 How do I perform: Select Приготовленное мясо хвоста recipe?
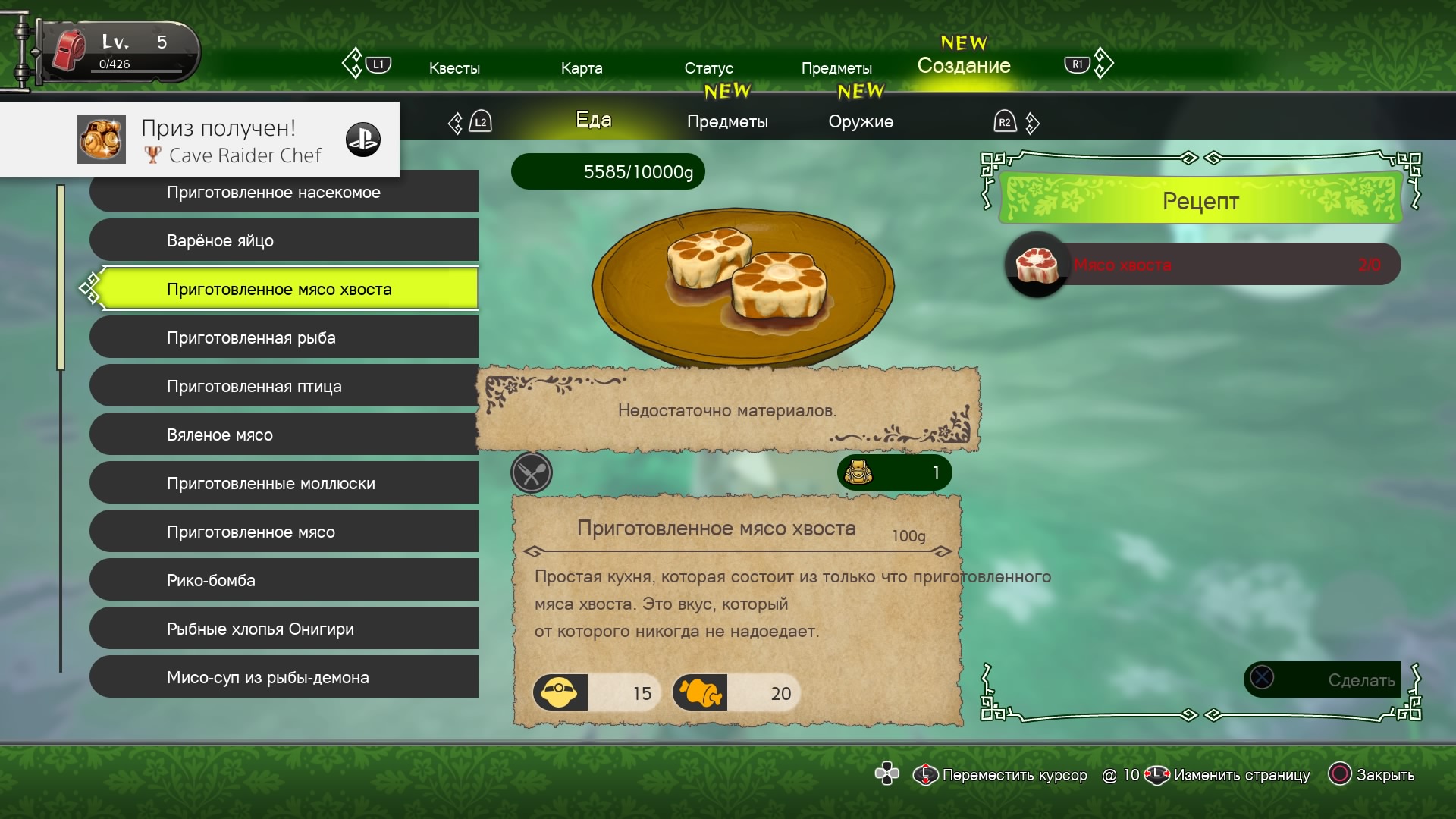284,289
